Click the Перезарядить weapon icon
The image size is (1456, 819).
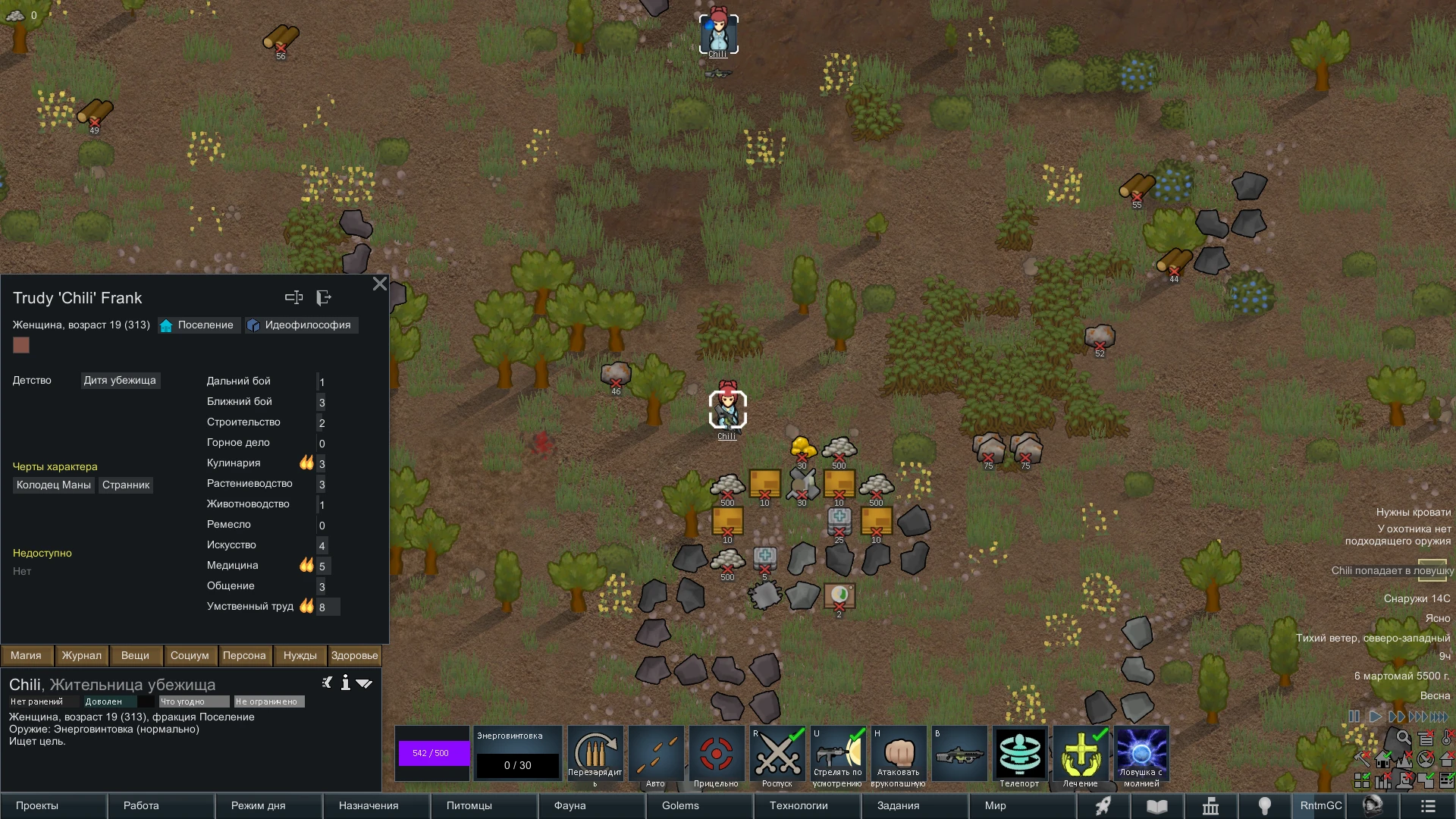point(595,753)
